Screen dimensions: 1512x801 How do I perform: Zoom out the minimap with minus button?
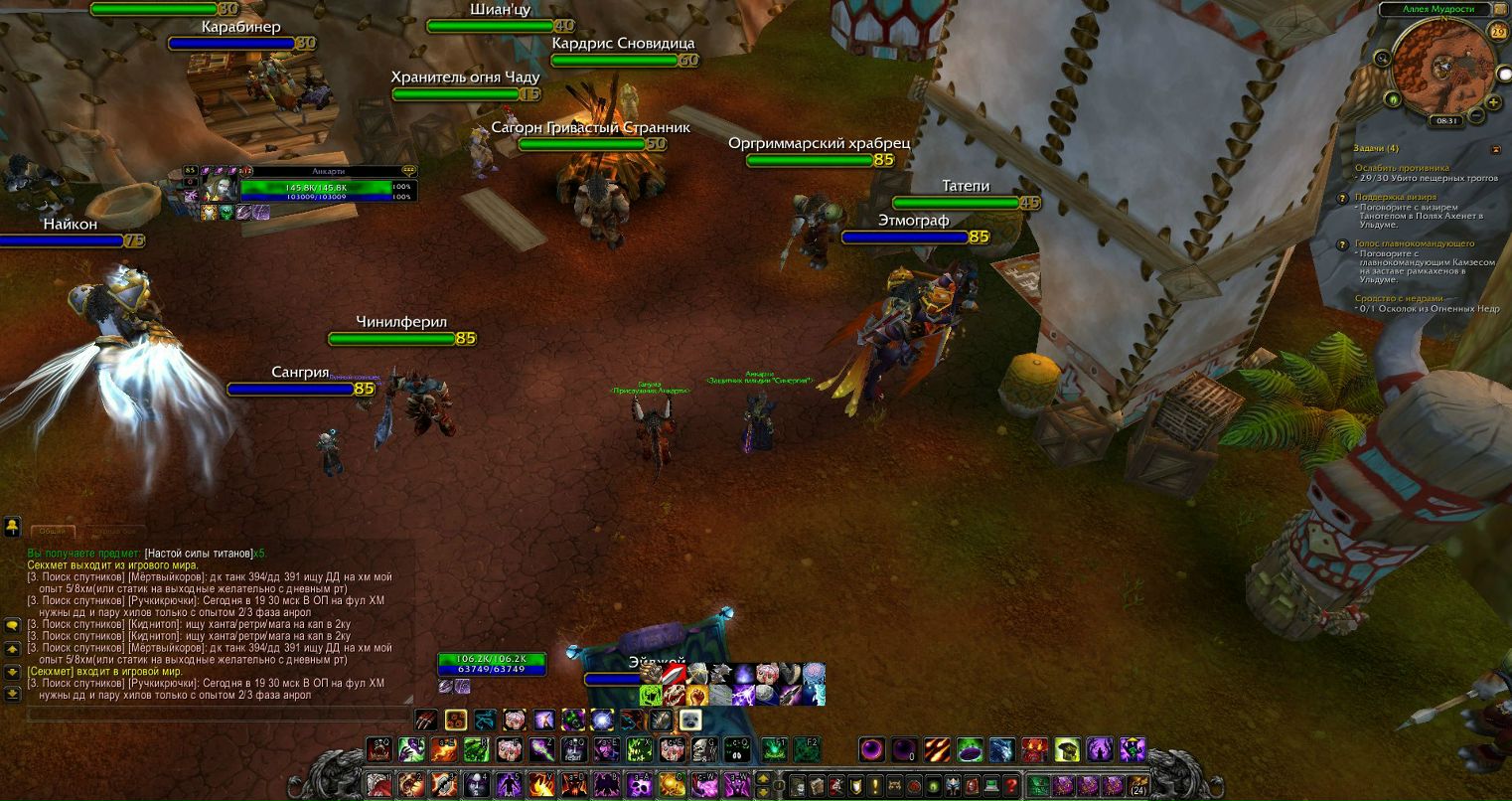point(1476,115)
